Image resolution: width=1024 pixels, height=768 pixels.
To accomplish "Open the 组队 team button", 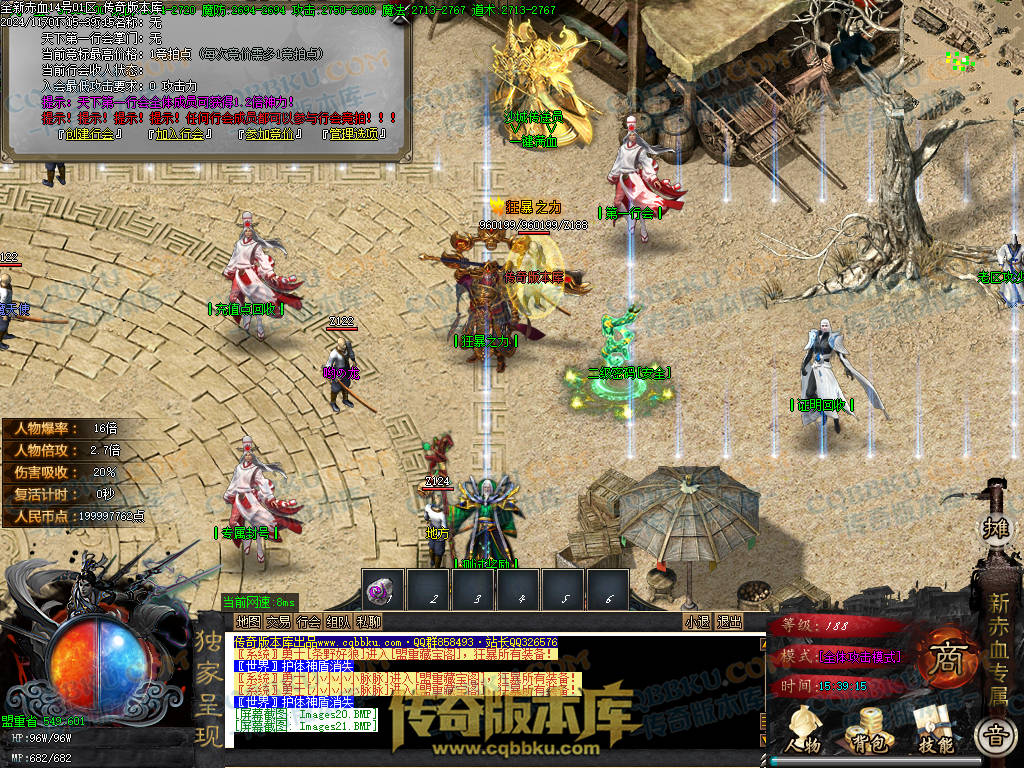I will coord(339,621).
